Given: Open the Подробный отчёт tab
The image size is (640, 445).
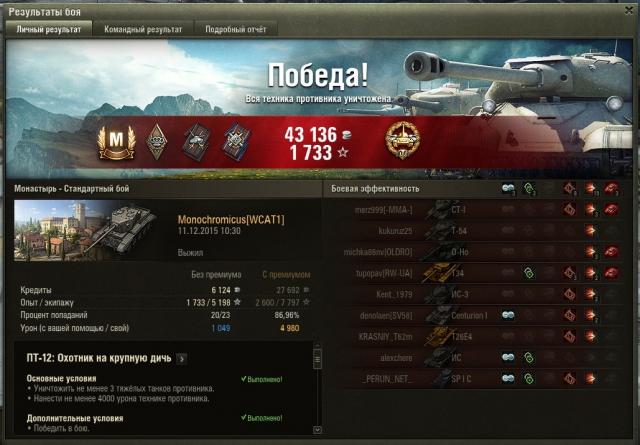Looking at the screenshot, I should (x=236, y=30).
